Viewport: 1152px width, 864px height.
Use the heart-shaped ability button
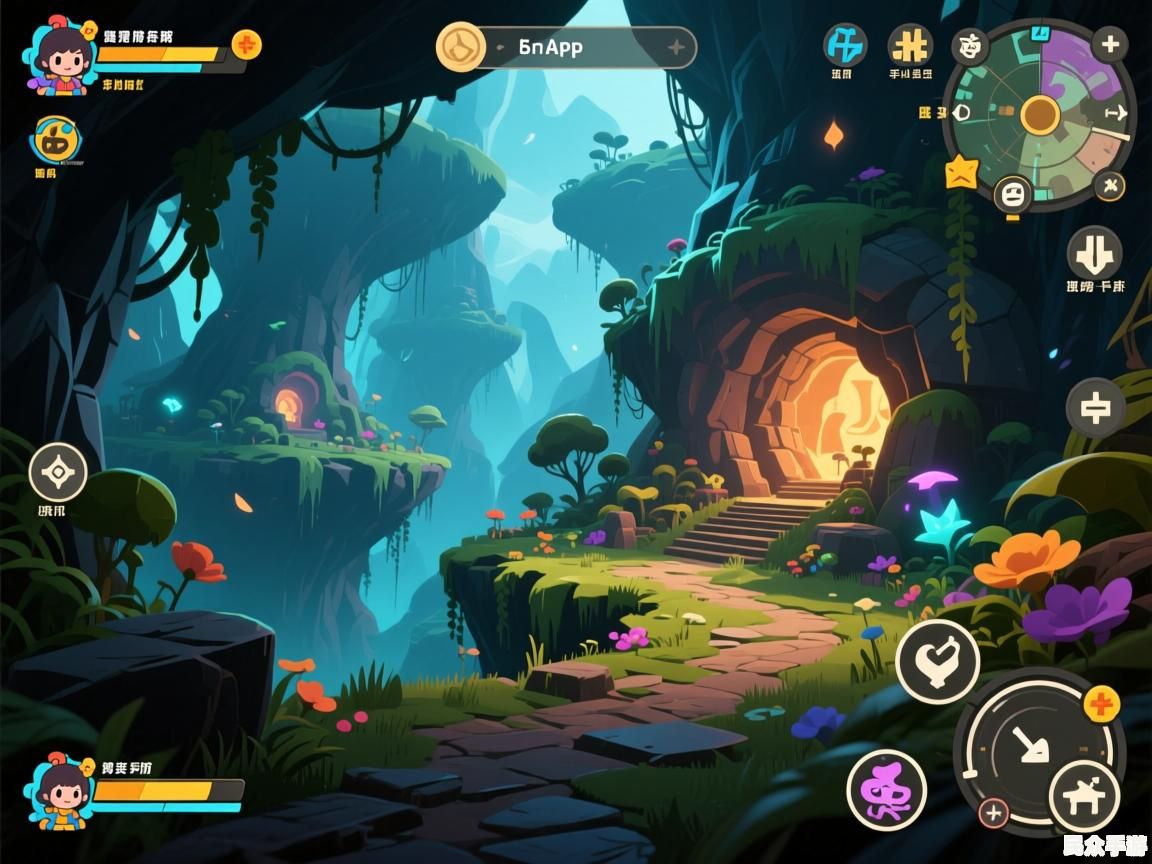coord(937,661)
